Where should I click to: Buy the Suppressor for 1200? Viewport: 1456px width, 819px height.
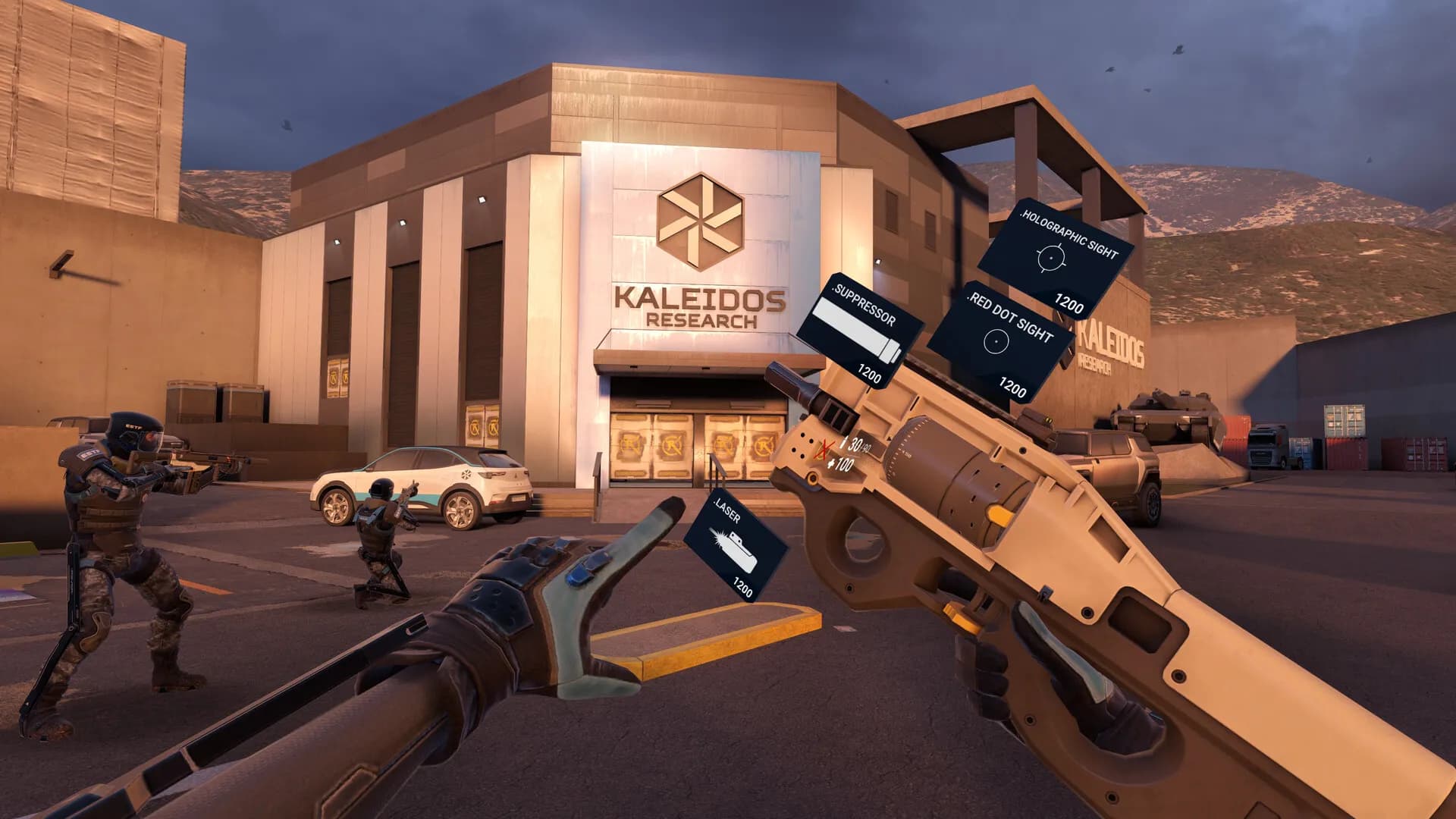point(871,374)
